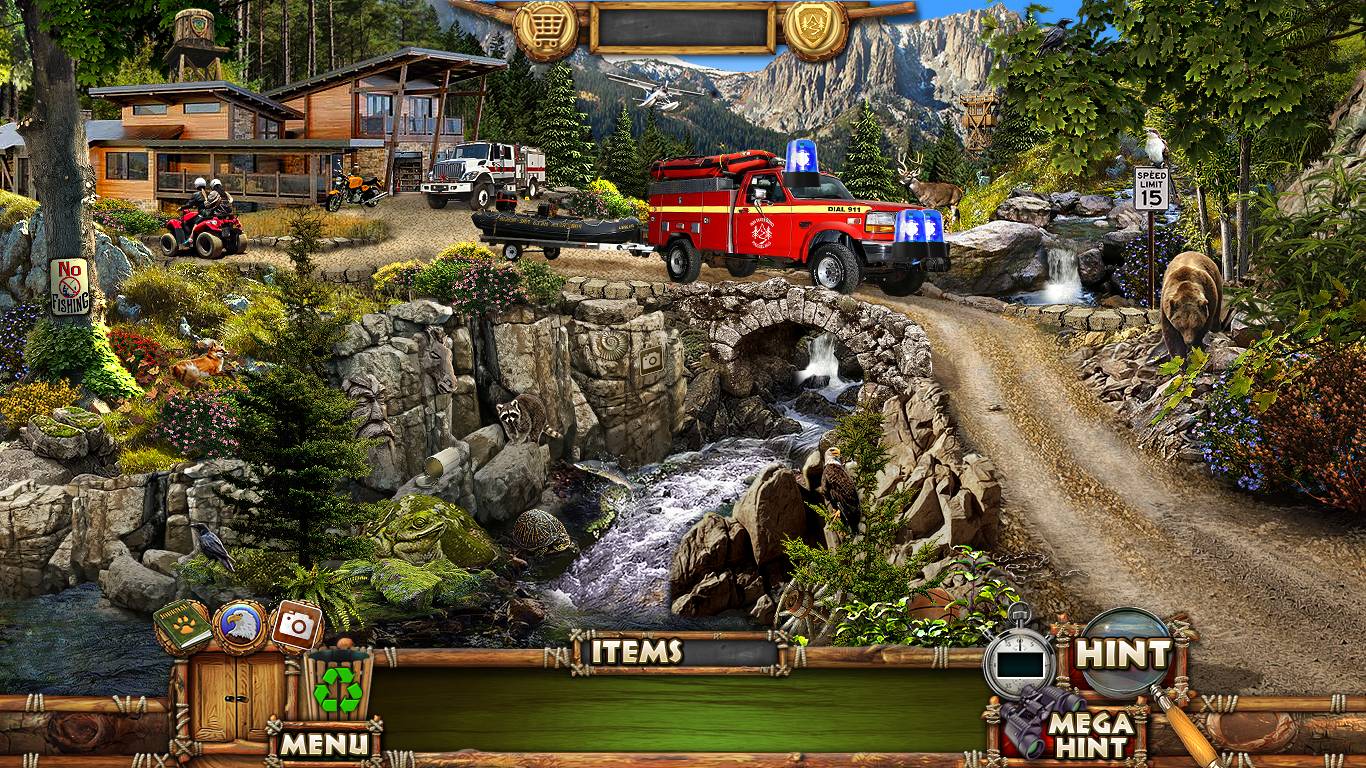Open the Menu button
Image resolution: width=1366 pixels, height=768 pixels.
(x=323, y=743)
